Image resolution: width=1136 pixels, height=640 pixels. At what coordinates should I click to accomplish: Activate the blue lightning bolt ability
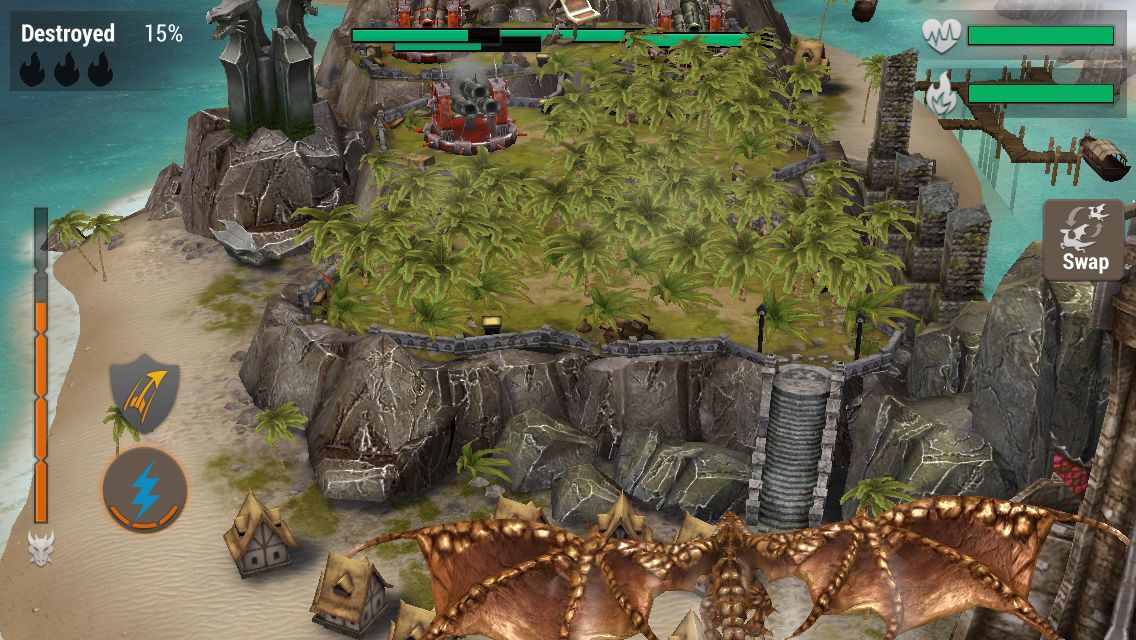pos(144,490)
